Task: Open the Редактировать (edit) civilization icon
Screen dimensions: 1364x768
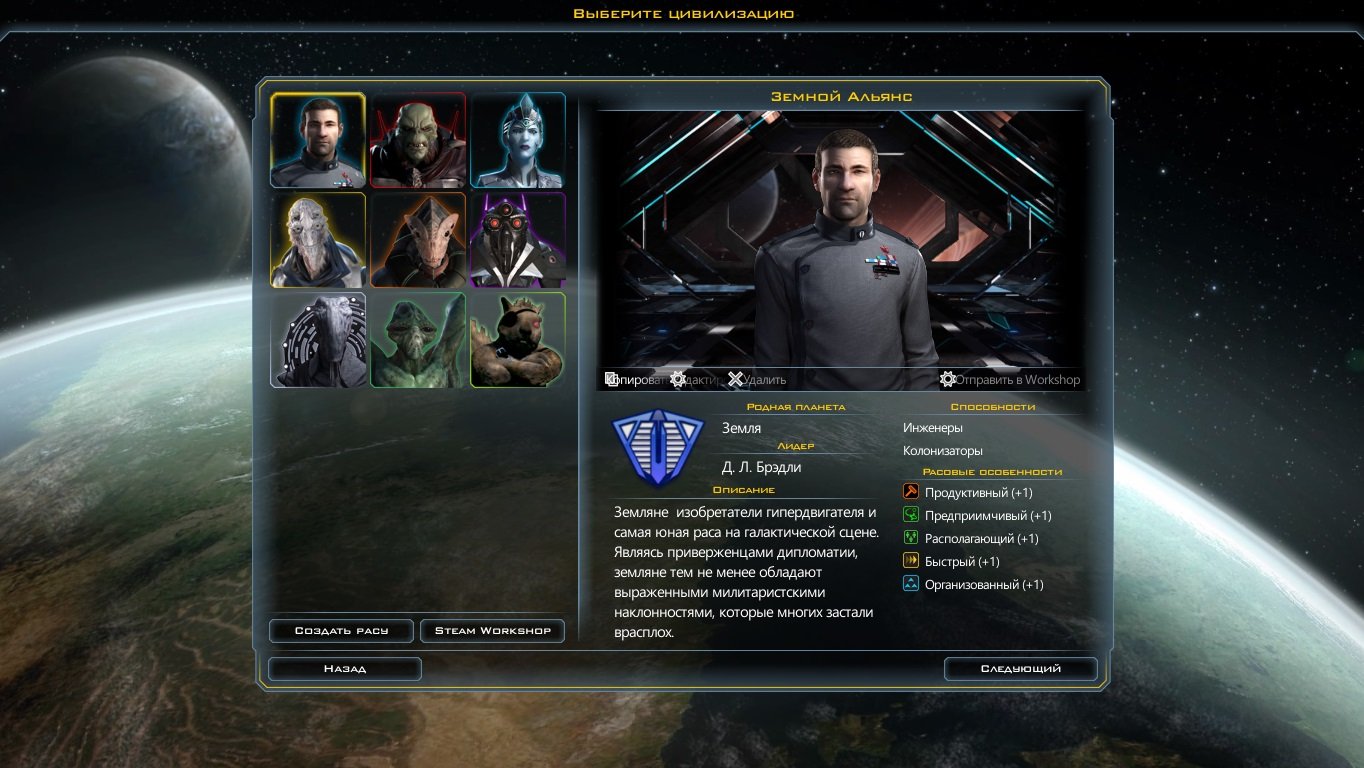Action: [x=678, y=379]
